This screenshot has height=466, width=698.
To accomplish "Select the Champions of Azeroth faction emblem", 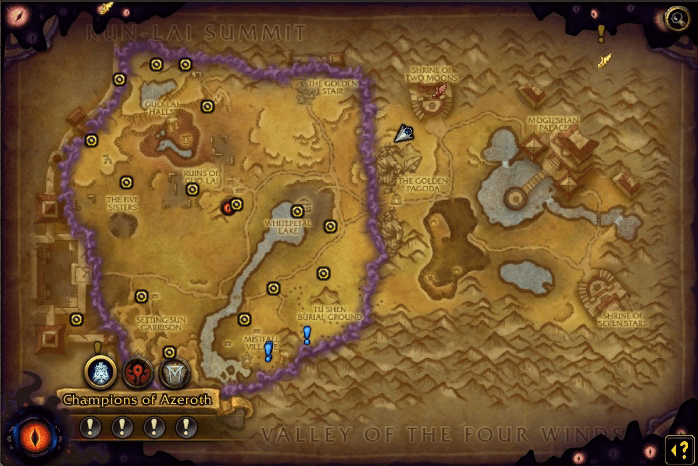I will coord(99,372).
